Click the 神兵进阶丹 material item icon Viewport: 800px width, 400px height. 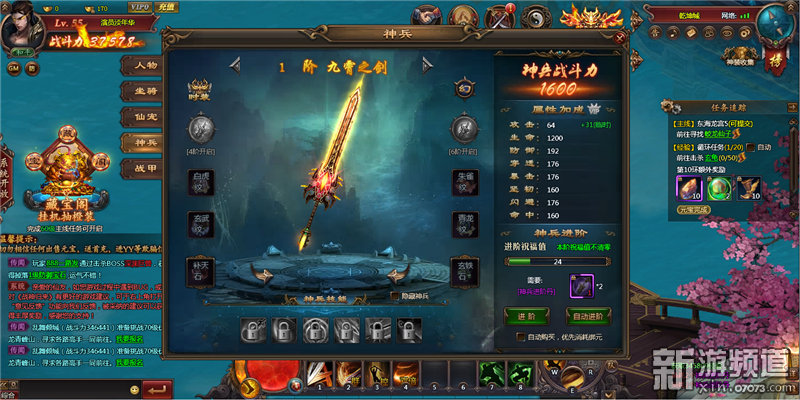[x=582, y=286]
